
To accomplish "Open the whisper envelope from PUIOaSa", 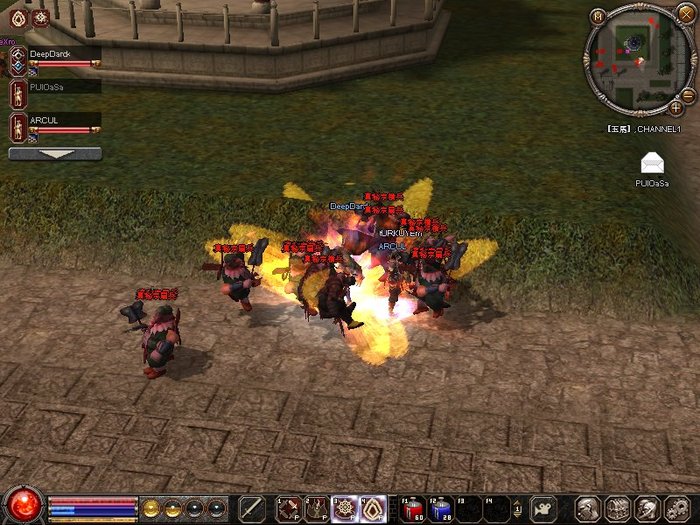I will pyautogui.click(x=652, y=163).
